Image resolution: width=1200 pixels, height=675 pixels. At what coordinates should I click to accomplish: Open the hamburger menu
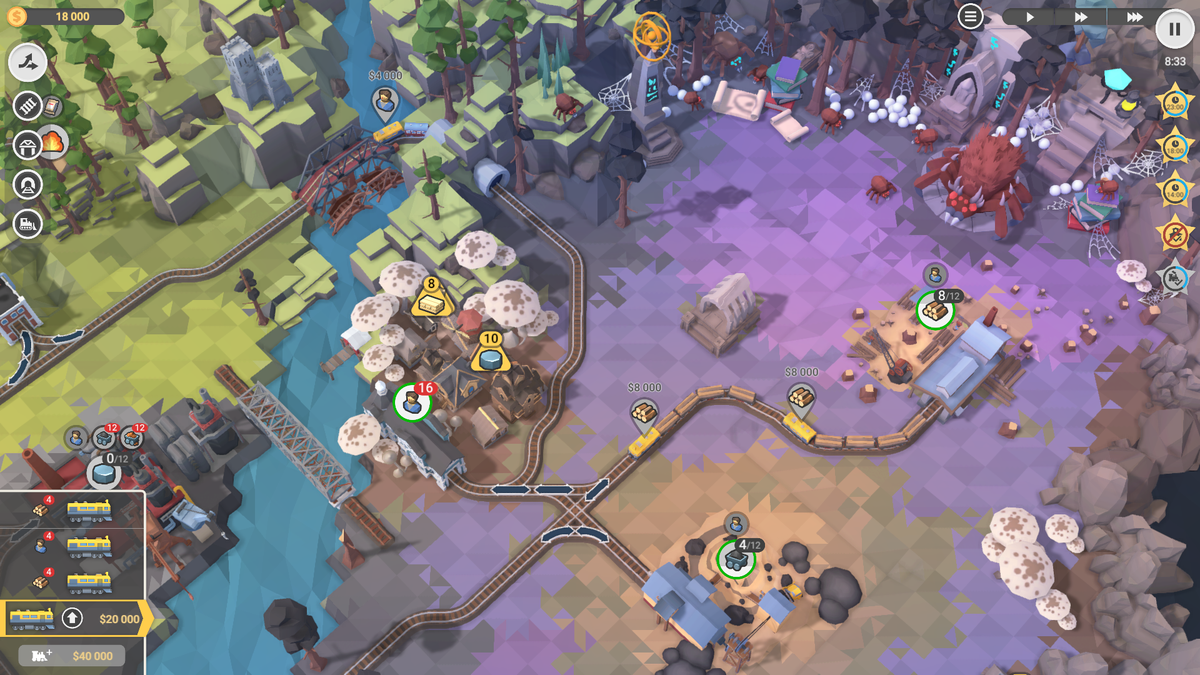[x=970, y=16]
